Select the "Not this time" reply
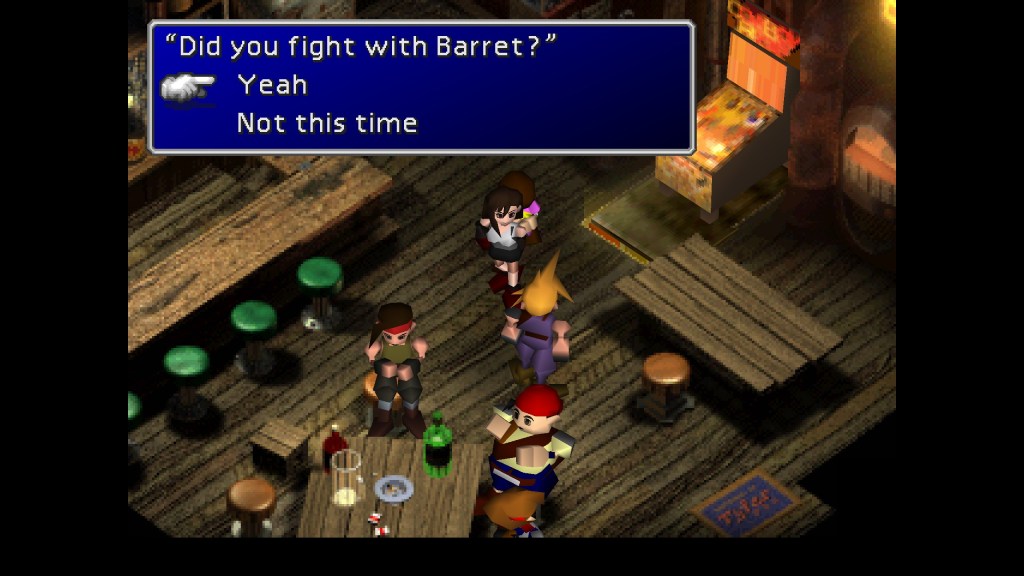Image resolution: width=1024 pixels, height=576 pixels. [327, 124]
